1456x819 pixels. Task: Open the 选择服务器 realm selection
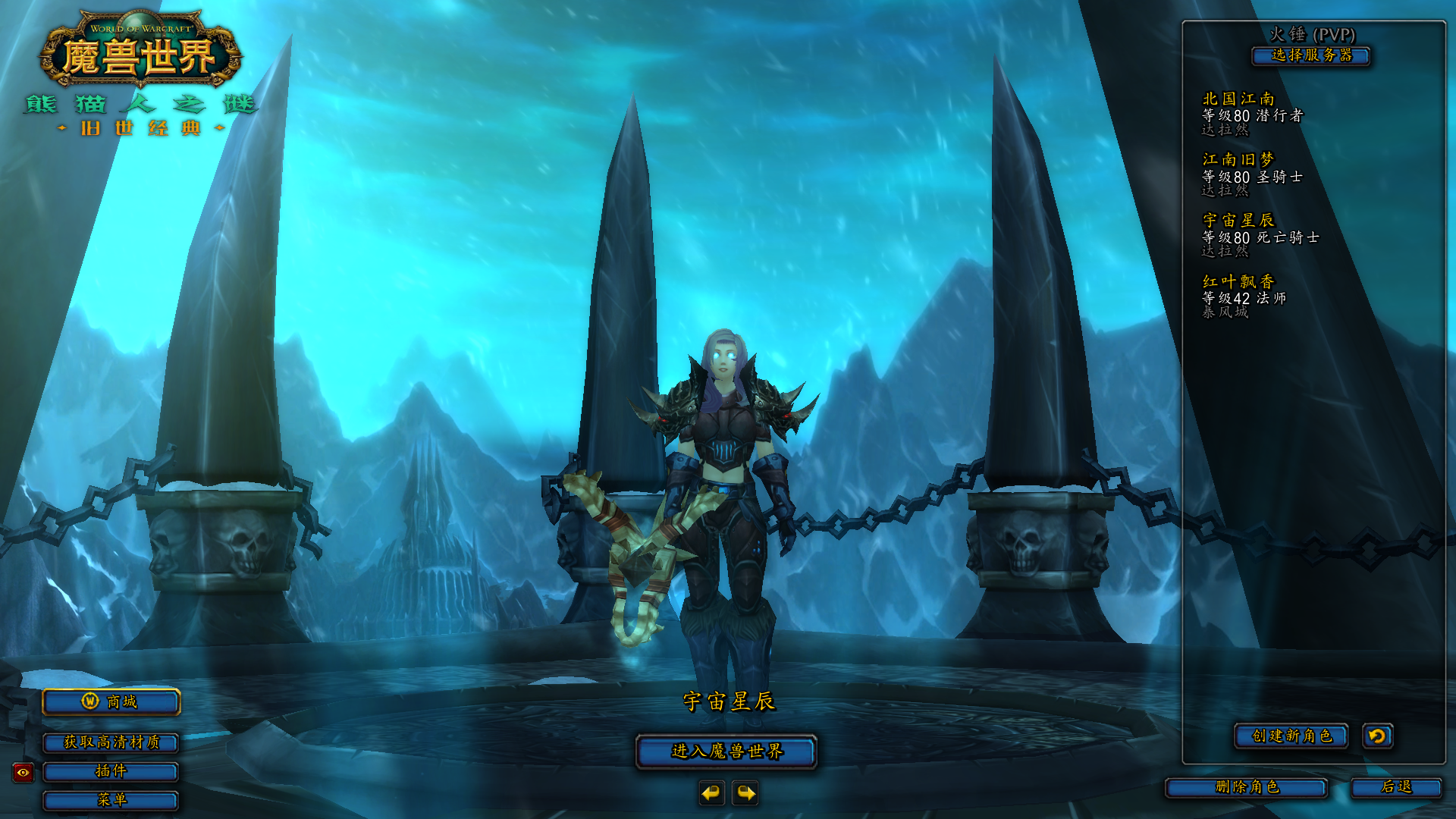(x=1311, y=55)
